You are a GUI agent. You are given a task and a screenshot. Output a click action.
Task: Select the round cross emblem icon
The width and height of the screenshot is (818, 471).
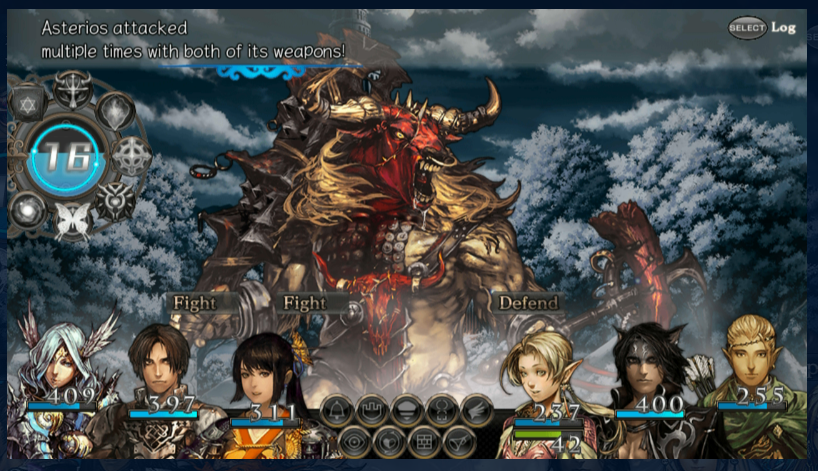click(130, 155)
